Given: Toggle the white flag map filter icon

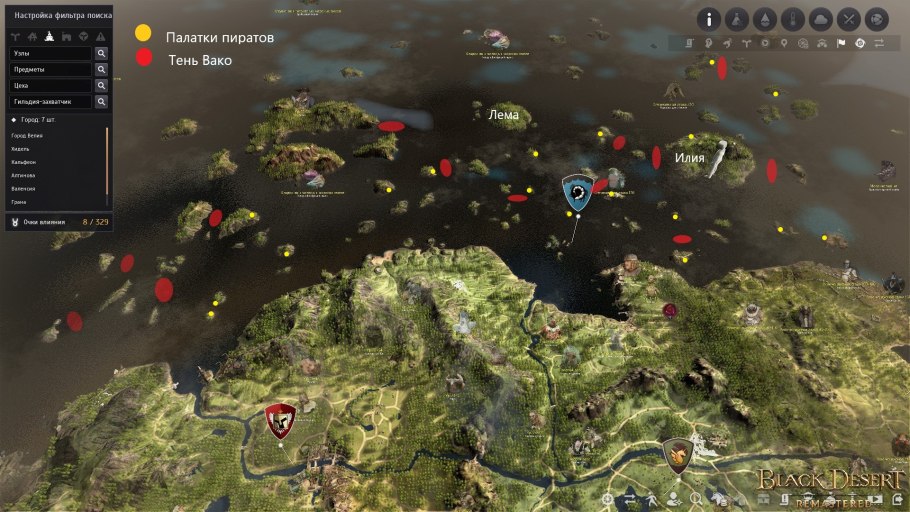Looking at the screenshot, I should point(840,44).
